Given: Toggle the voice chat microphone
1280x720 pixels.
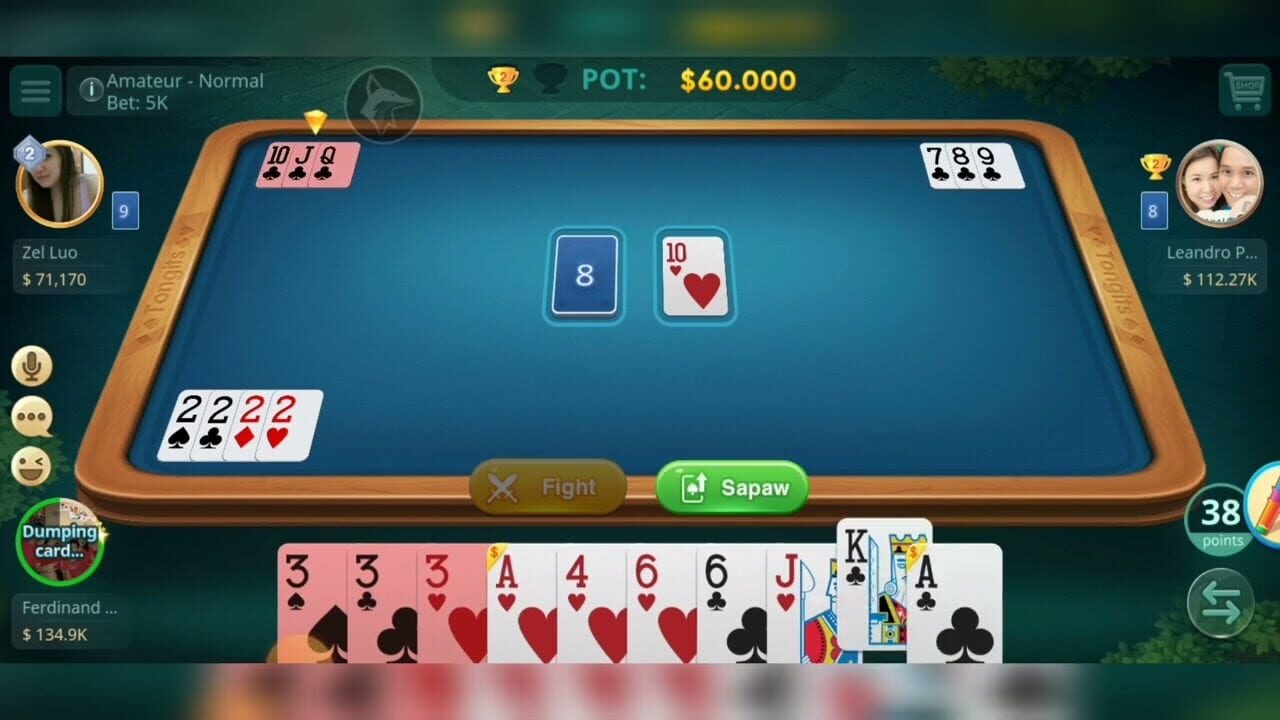Looking at the screenshot, I should pos(33,366).
